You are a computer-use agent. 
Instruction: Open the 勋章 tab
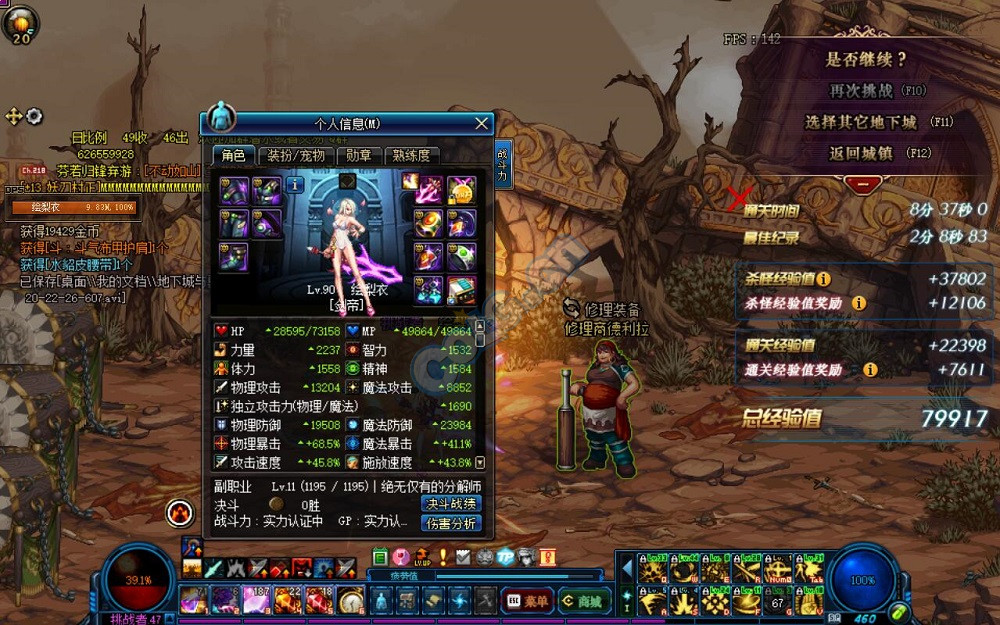coord(359,156)
